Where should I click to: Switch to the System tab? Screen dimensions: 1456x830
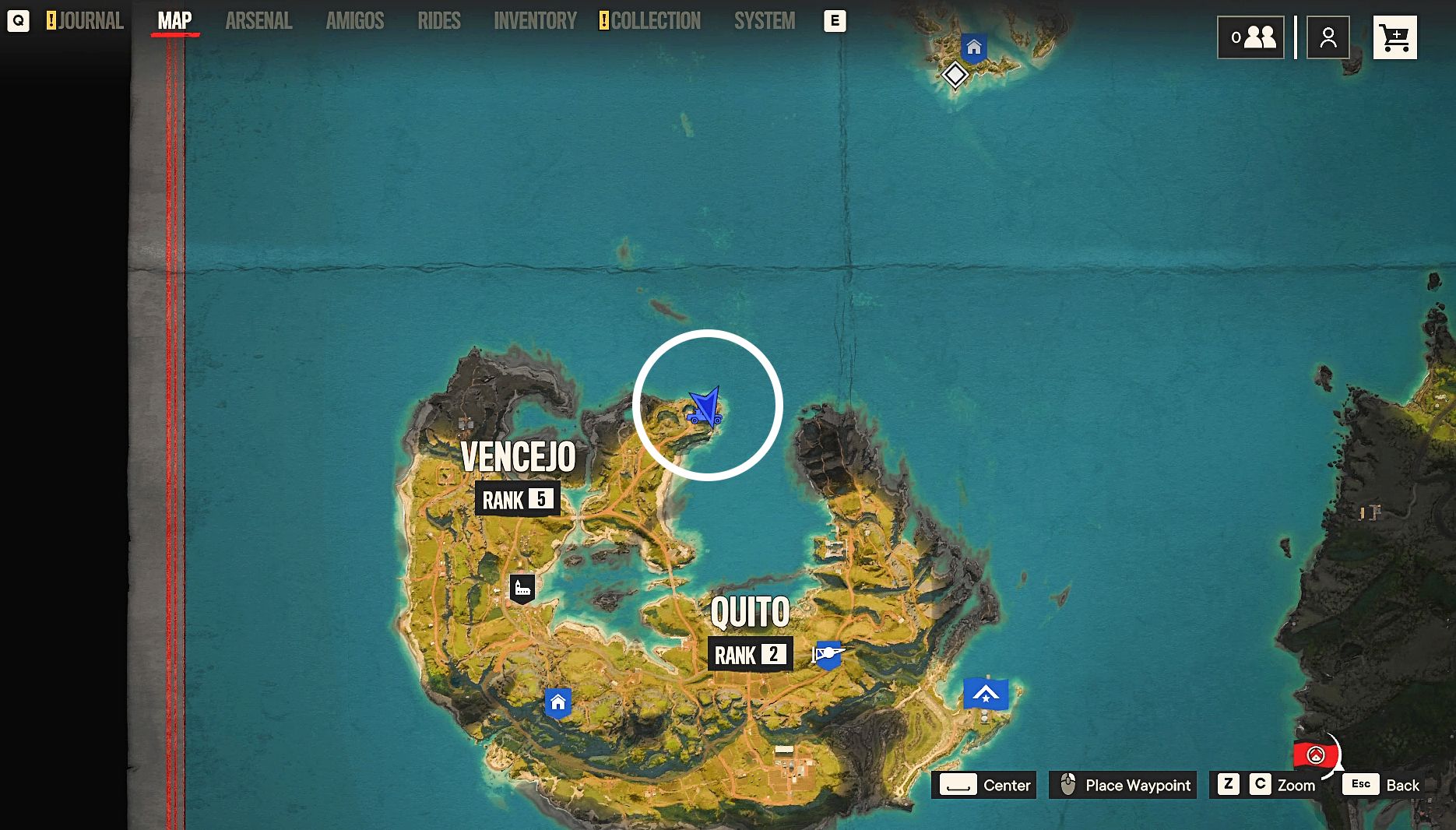(x=764, y=21)
